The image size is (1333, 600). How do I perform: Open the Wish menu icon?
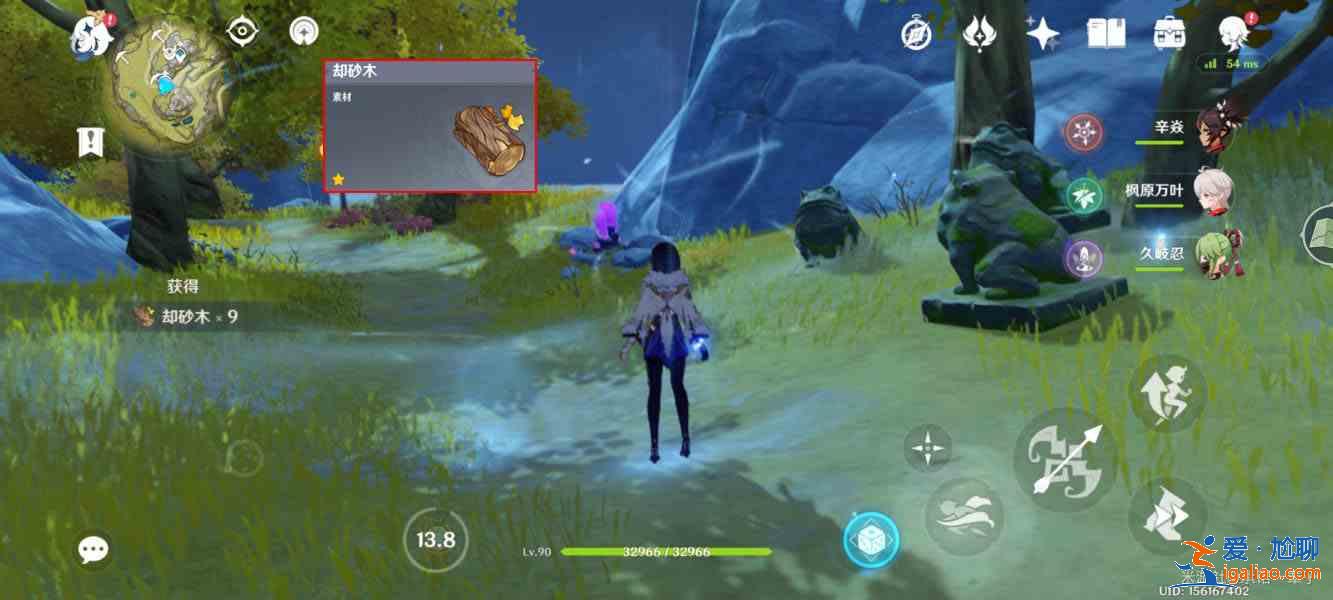[978, 35]
